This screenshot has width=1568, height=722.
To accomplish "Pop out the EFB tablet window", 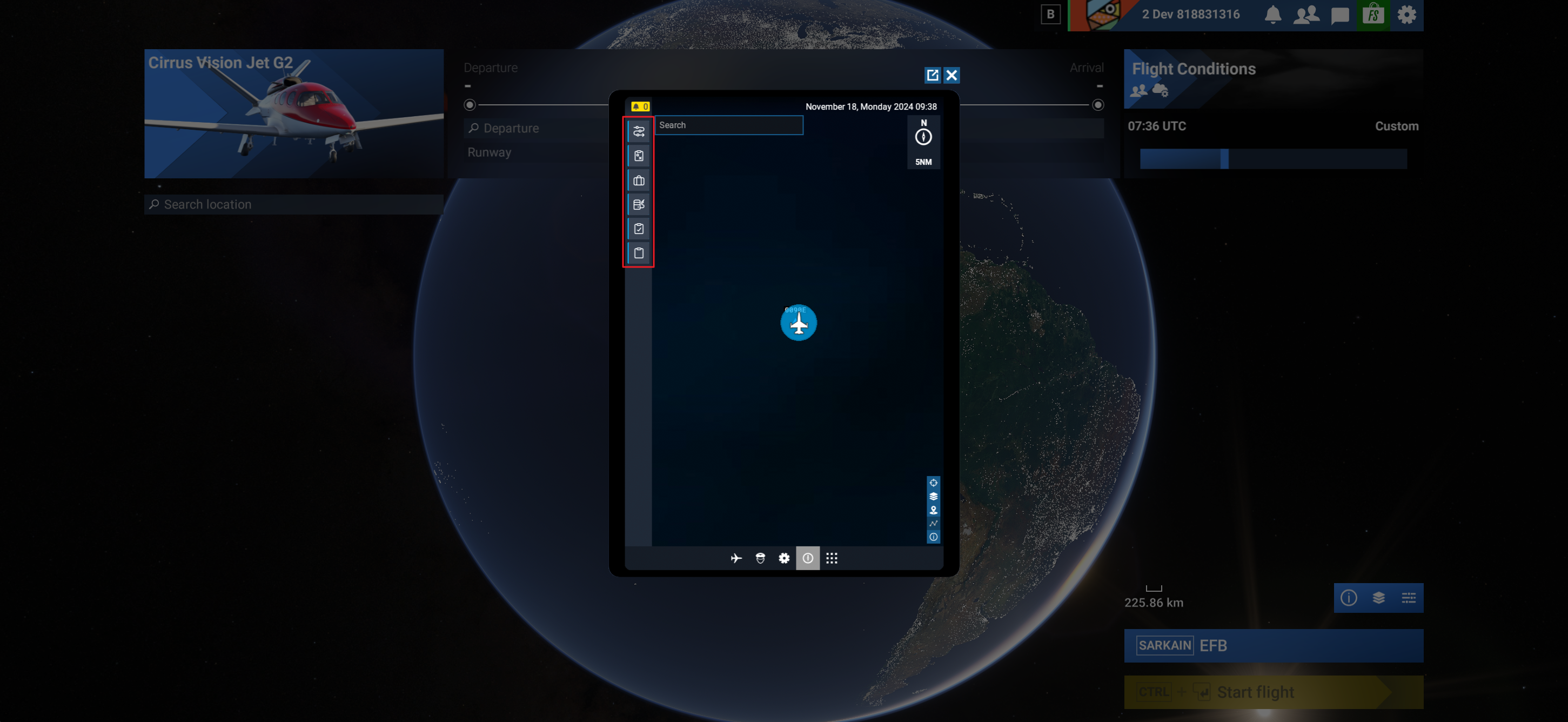I will pos(932,75).
